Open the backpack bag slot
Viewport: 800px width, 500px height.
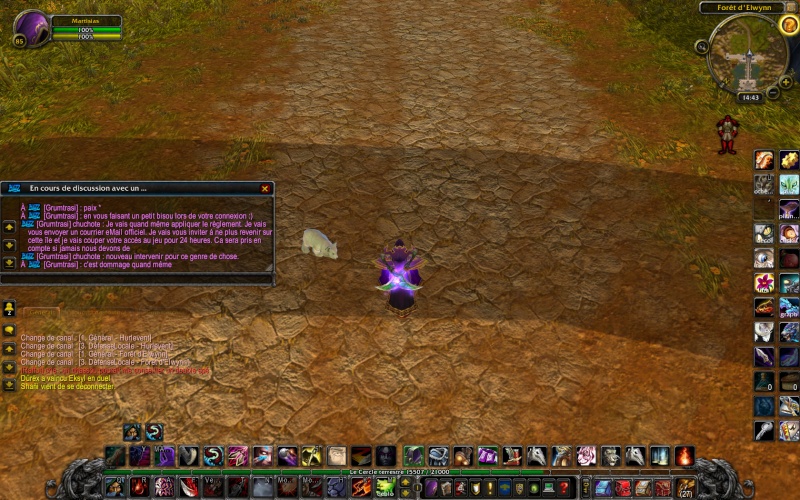(686, 488)
